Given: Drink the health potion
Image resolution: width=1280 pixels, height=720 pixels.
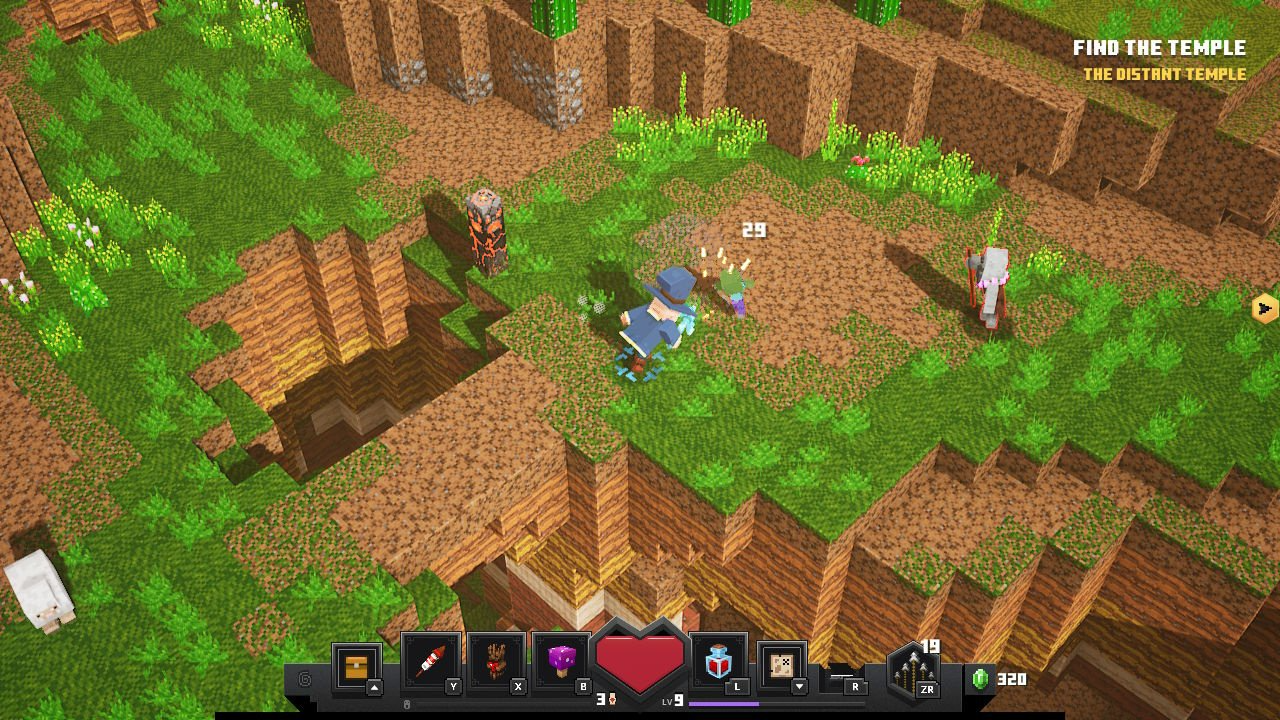Looking at the screenshot, I should tap(718, 662).
